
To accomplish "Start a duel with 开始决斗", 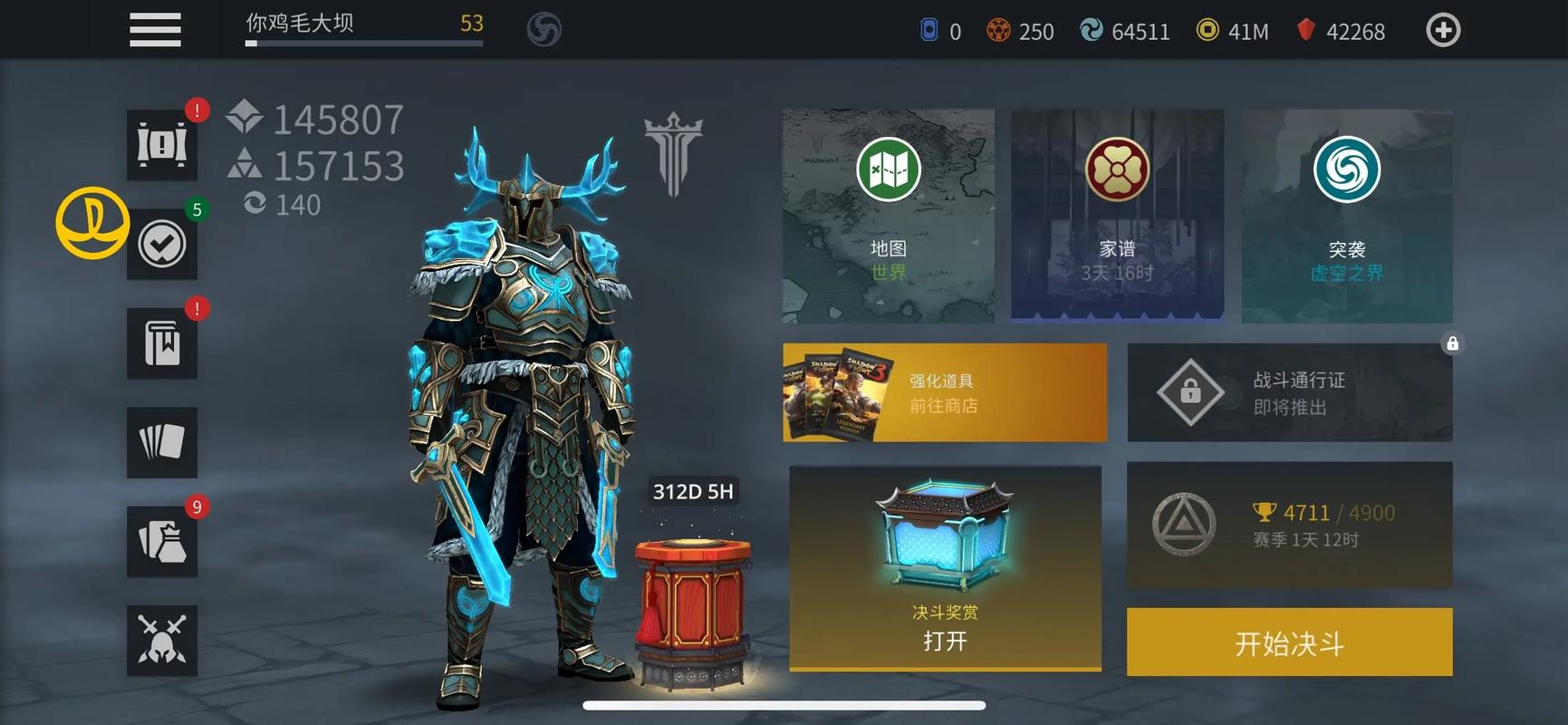I will tap(1289, 643).
